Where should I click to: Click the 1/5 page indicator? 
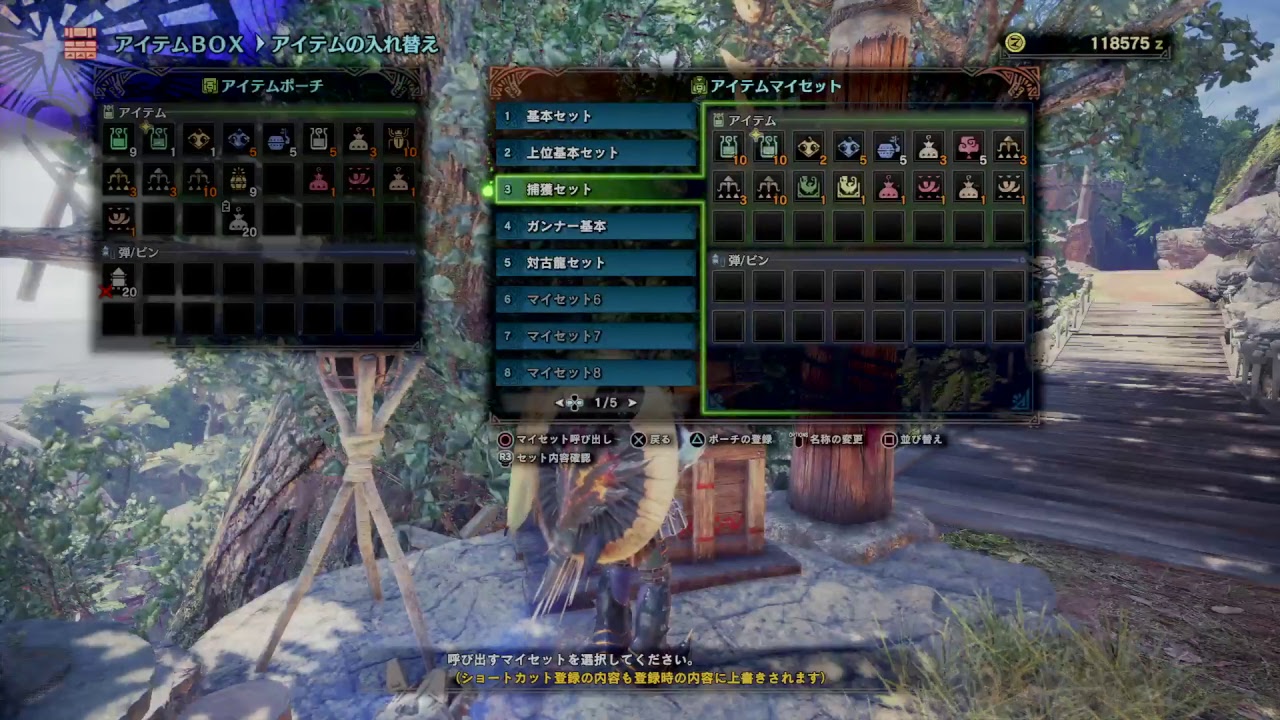[604, 401]
